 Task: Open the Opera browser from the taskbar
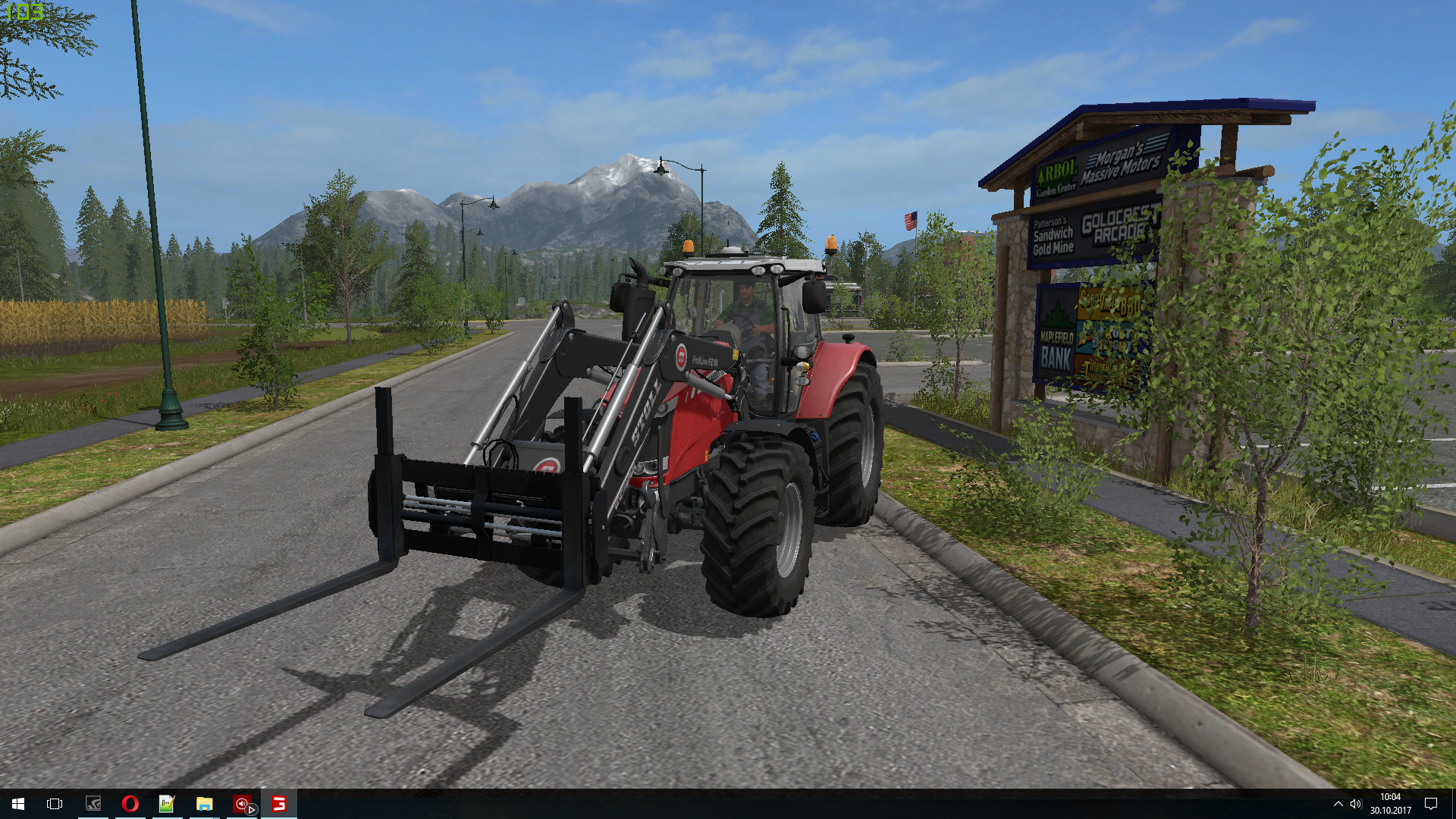(130, 804)
